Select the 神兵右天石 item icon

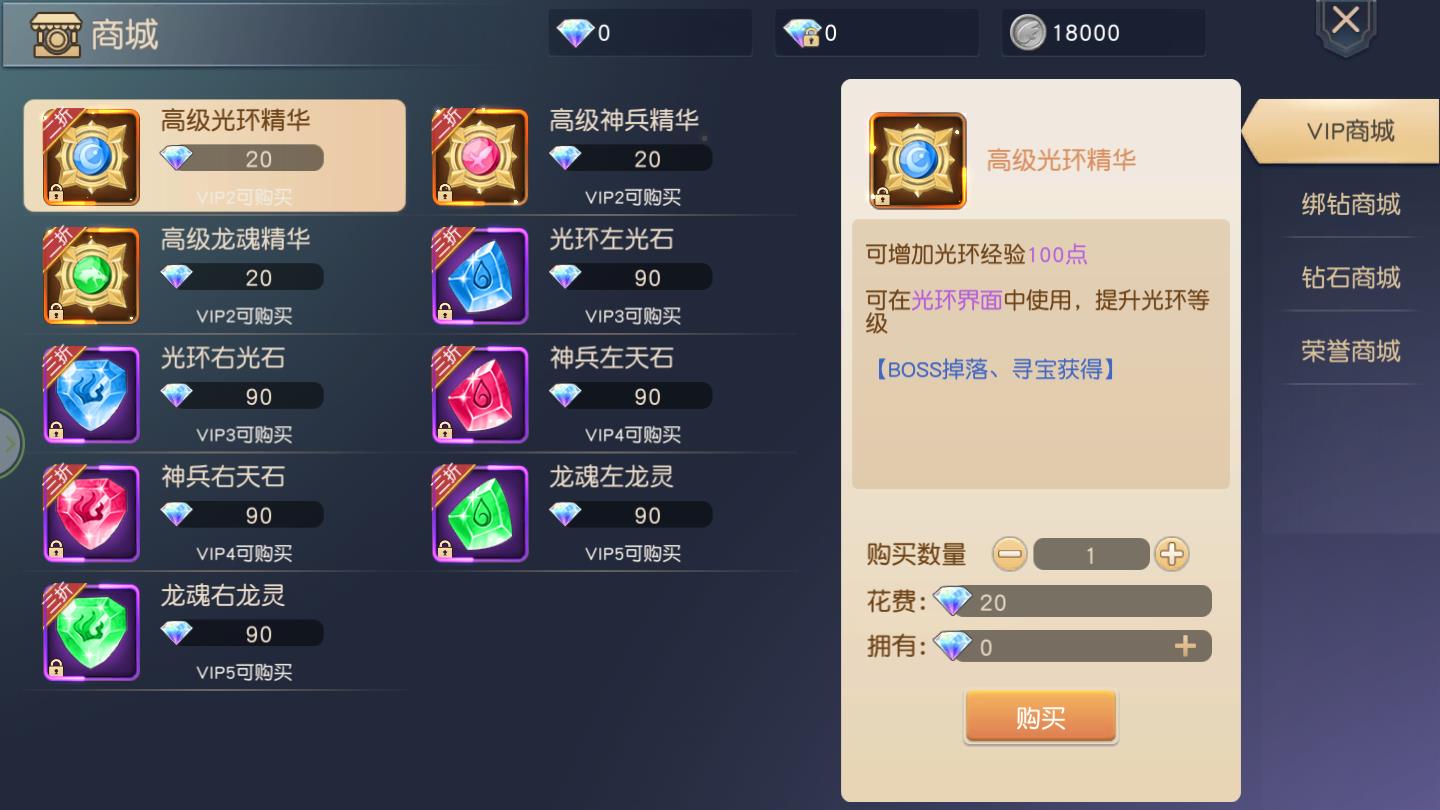coord(91,513)
